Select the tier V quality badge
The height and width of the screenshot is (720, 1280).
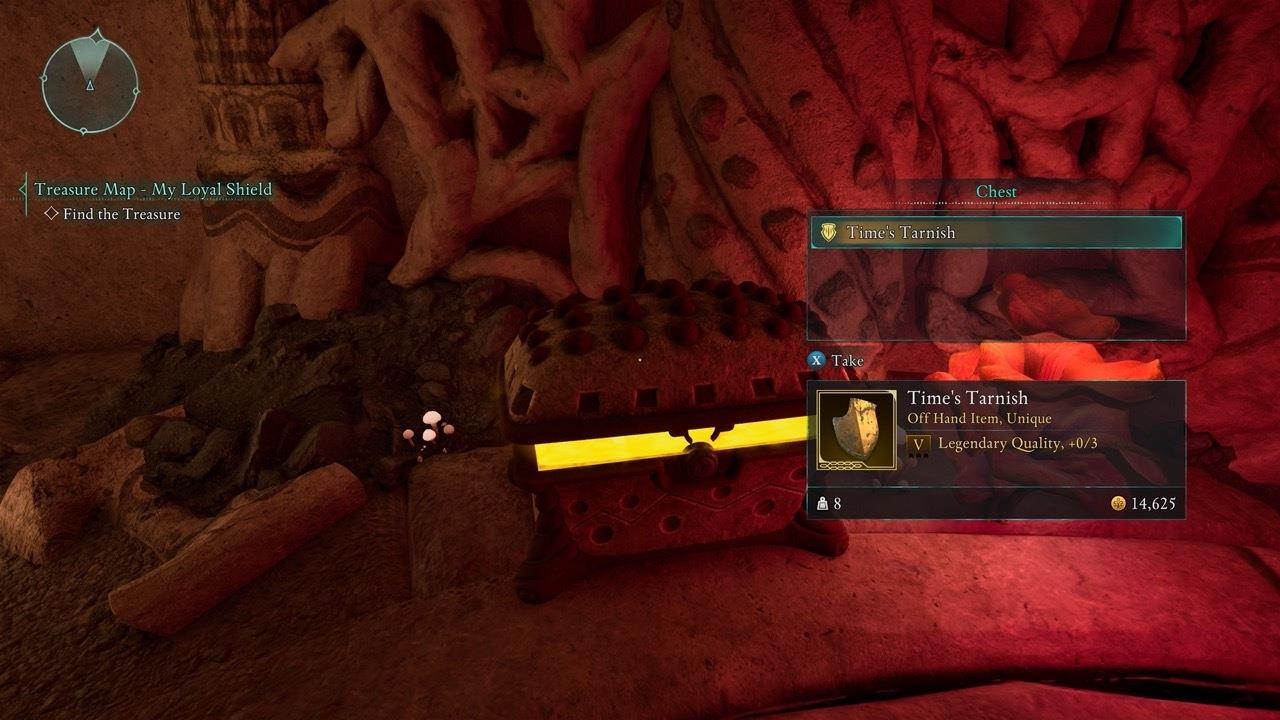[x=918, y=444]
